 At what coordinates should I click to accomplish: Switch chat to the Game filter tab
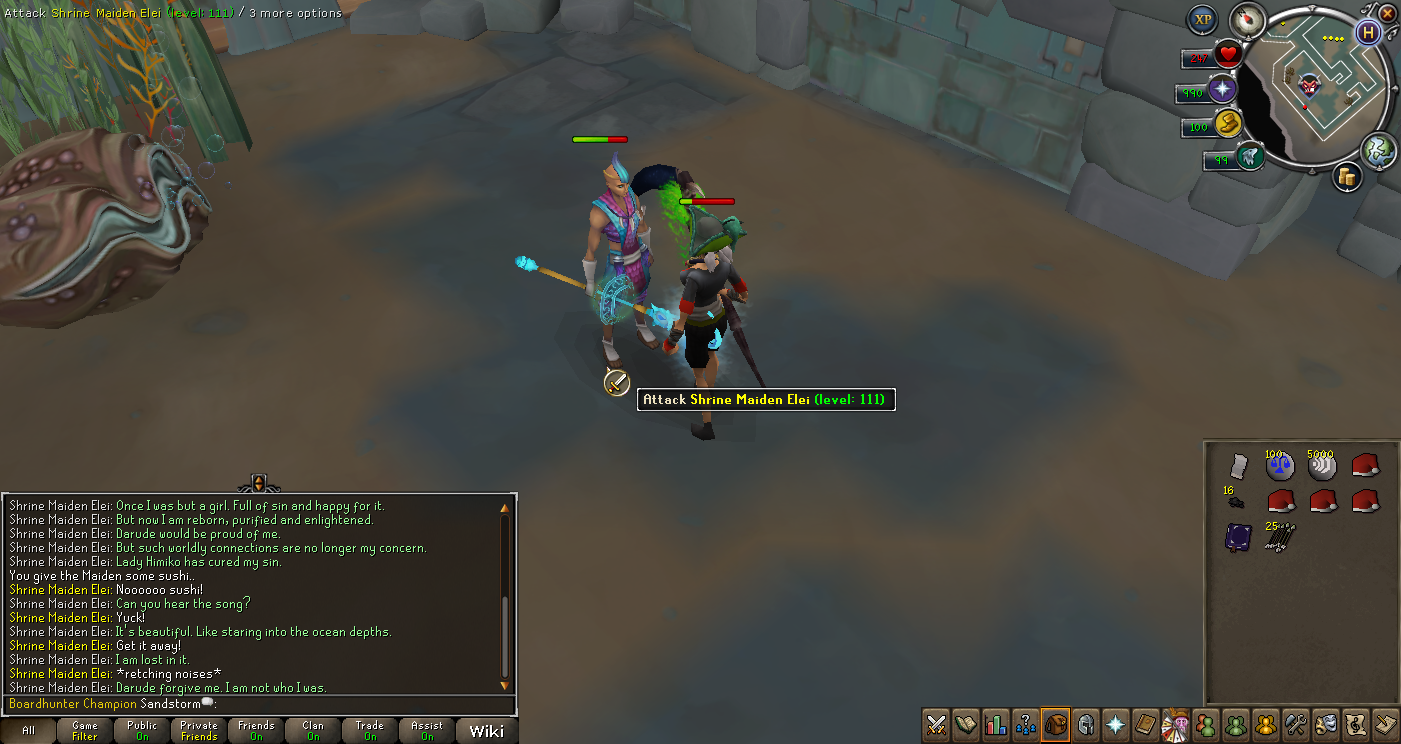[85, 731]
